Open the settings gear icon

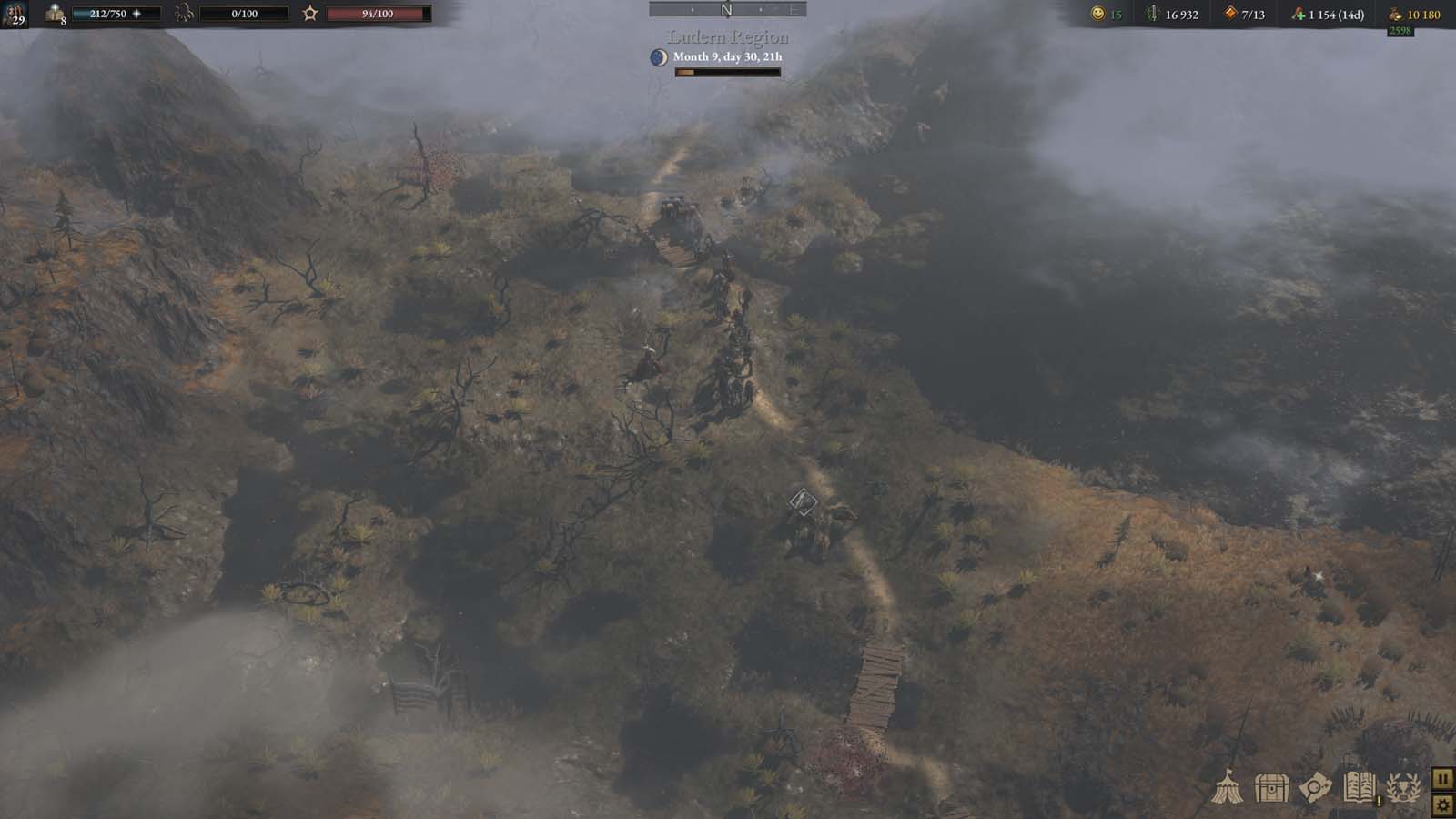[1443, 804]
